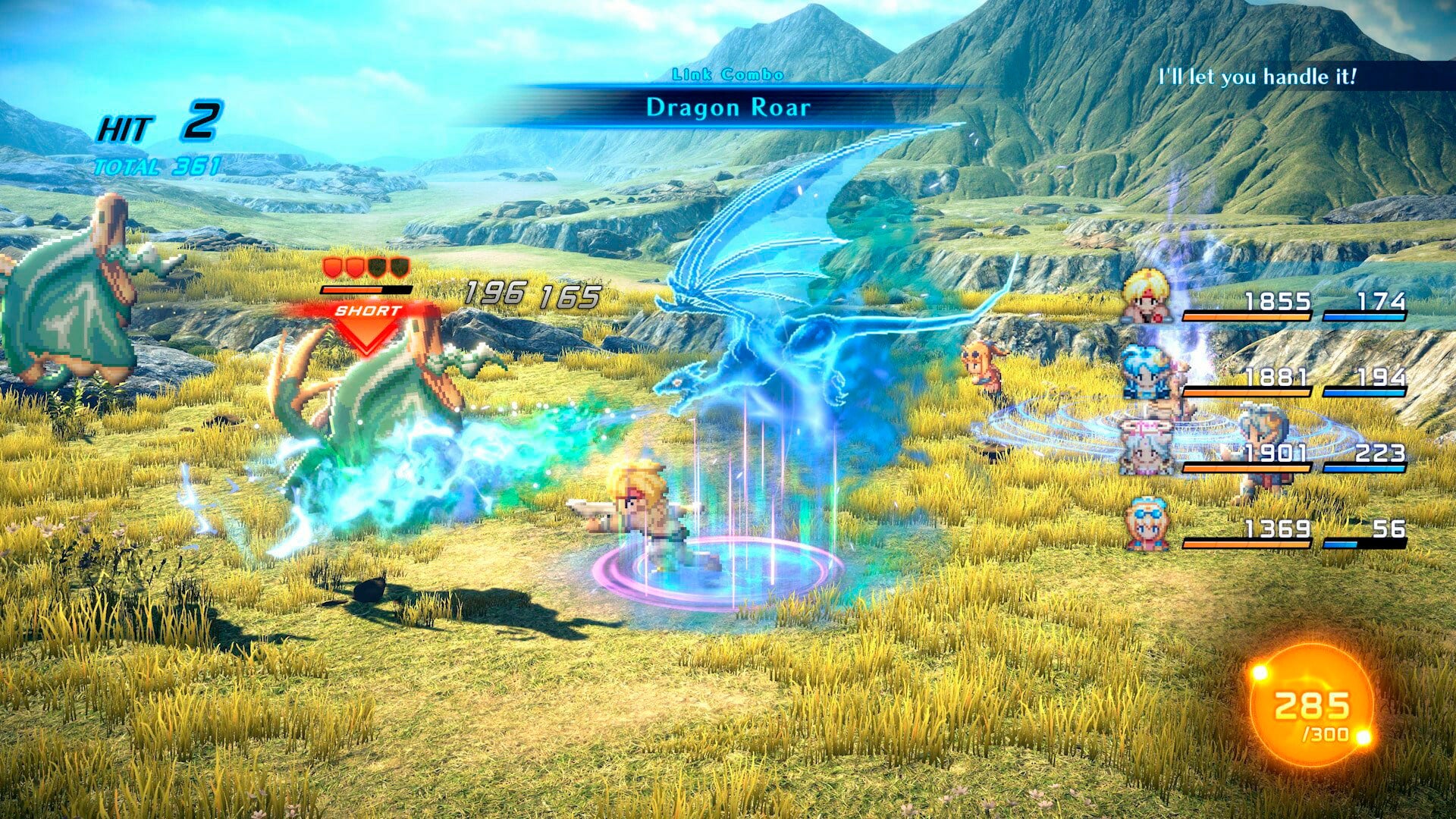Choose the blue-haired party member portrait
This screenshot has width=1456, height=819.
(1147, 373)
